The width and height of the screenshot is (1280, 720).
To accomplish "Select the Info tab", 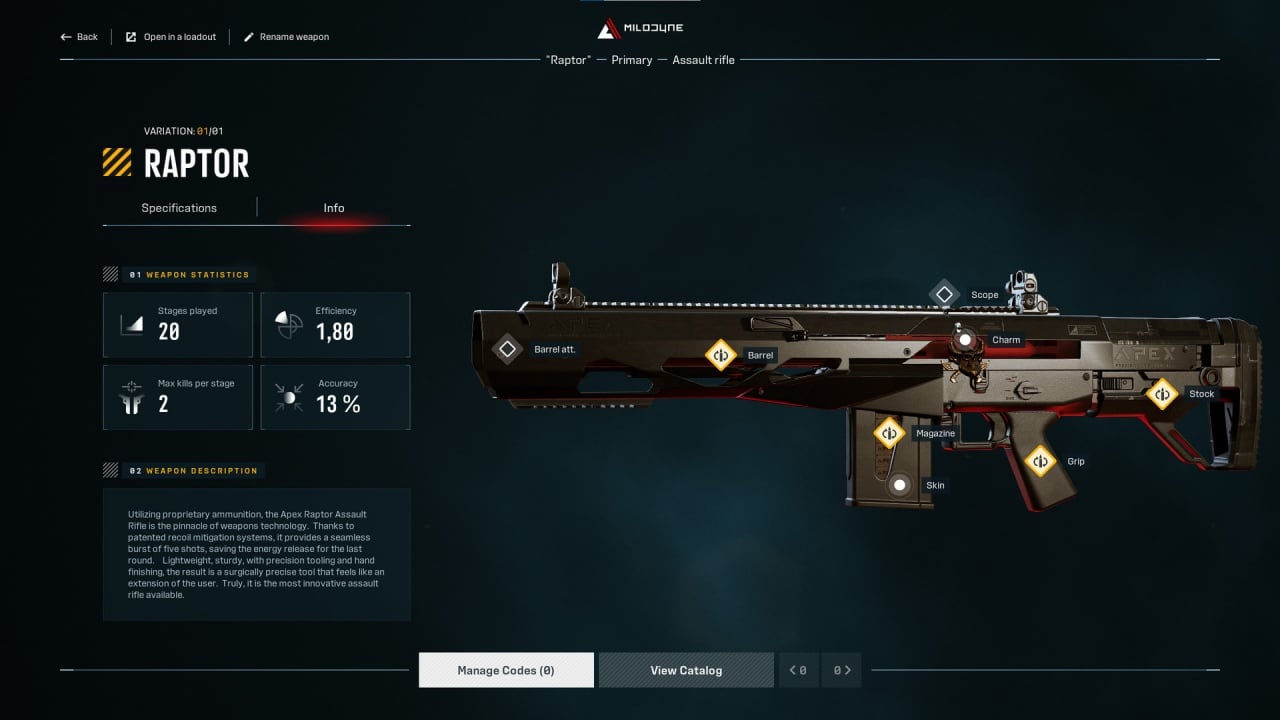I will pyautogui.click(x=334, y=208).
